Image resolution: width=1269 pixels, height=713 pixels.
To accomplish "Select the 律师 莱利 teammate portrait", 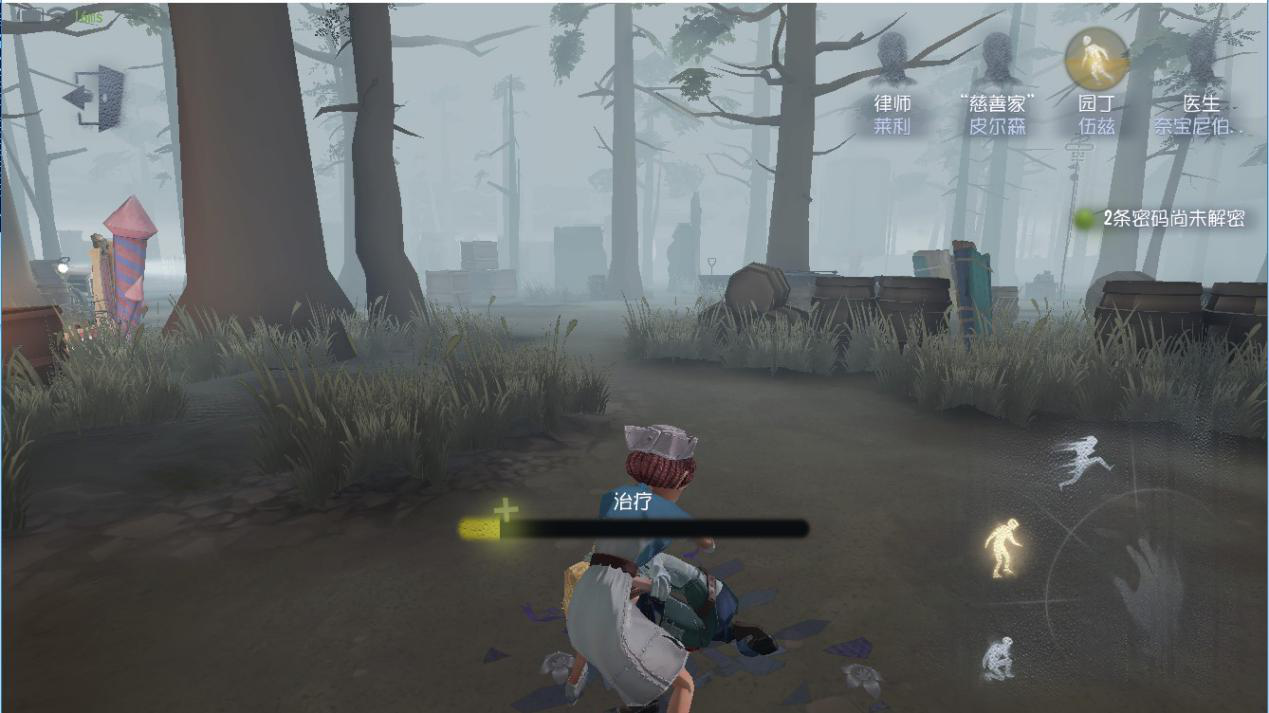I will pos(892,60).
